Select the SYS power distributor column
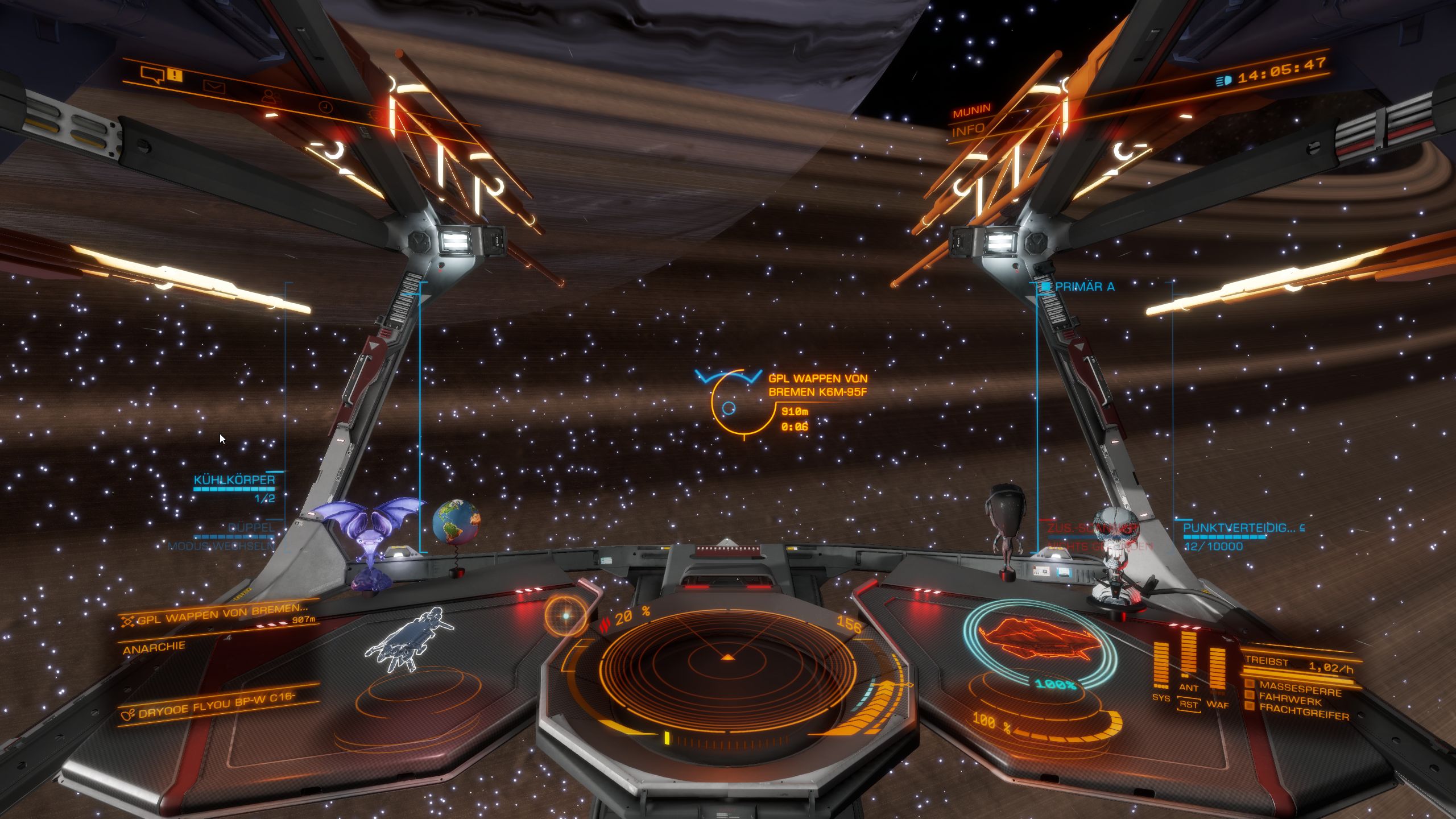This screenshot has height=819, width=1456. coord(1161,665)
